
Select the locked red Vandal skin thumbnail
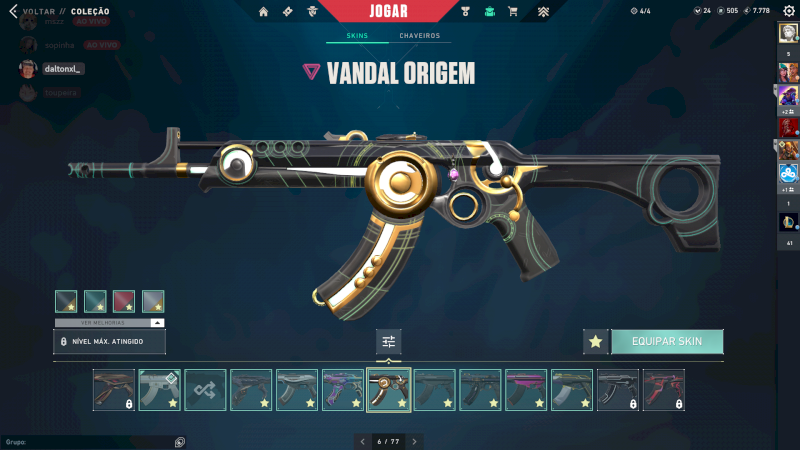[663, 390]
